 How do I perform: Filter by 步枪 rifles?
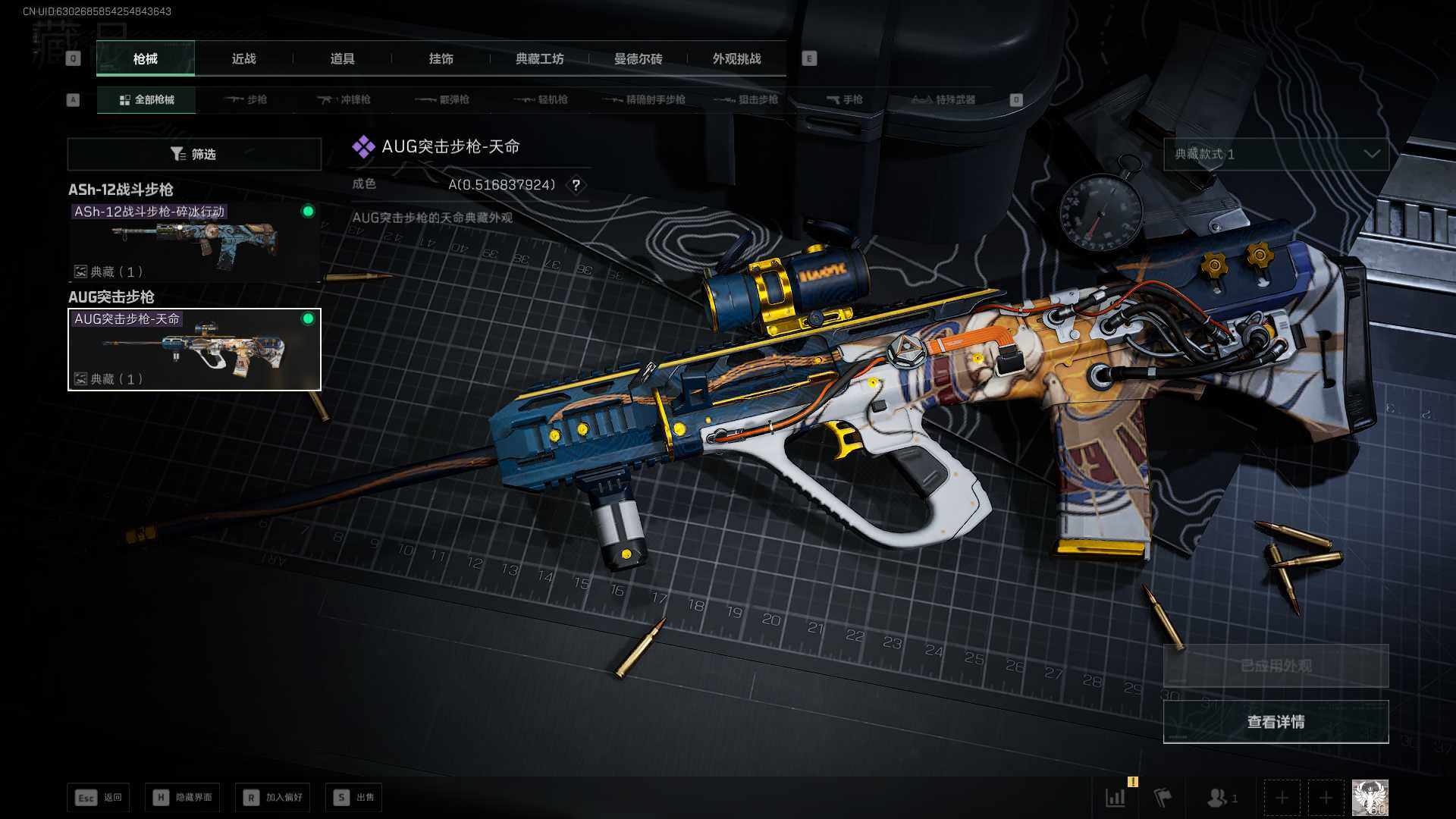coord(246,100)
